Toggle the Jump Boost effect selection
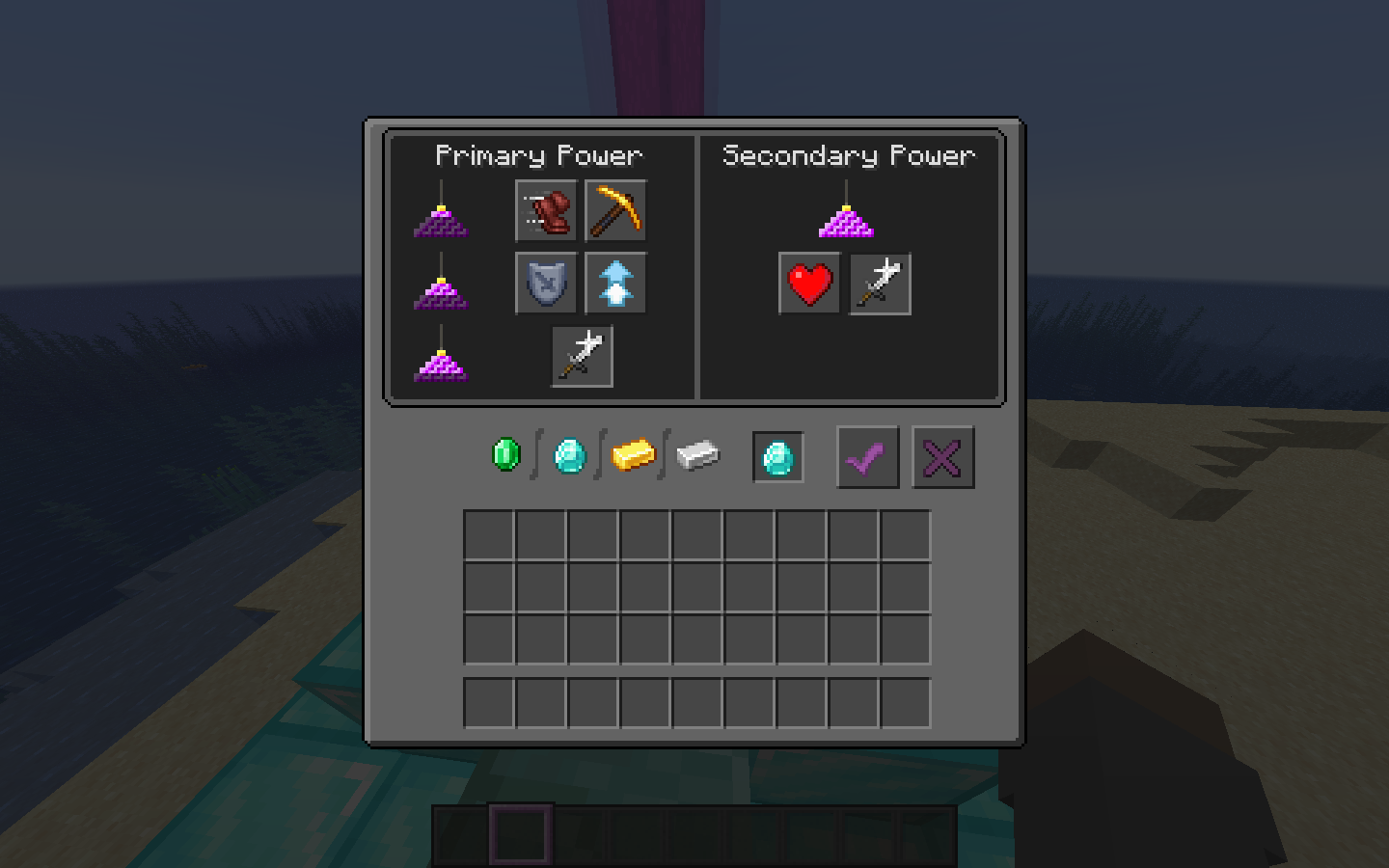 click(x=615, y=284)
